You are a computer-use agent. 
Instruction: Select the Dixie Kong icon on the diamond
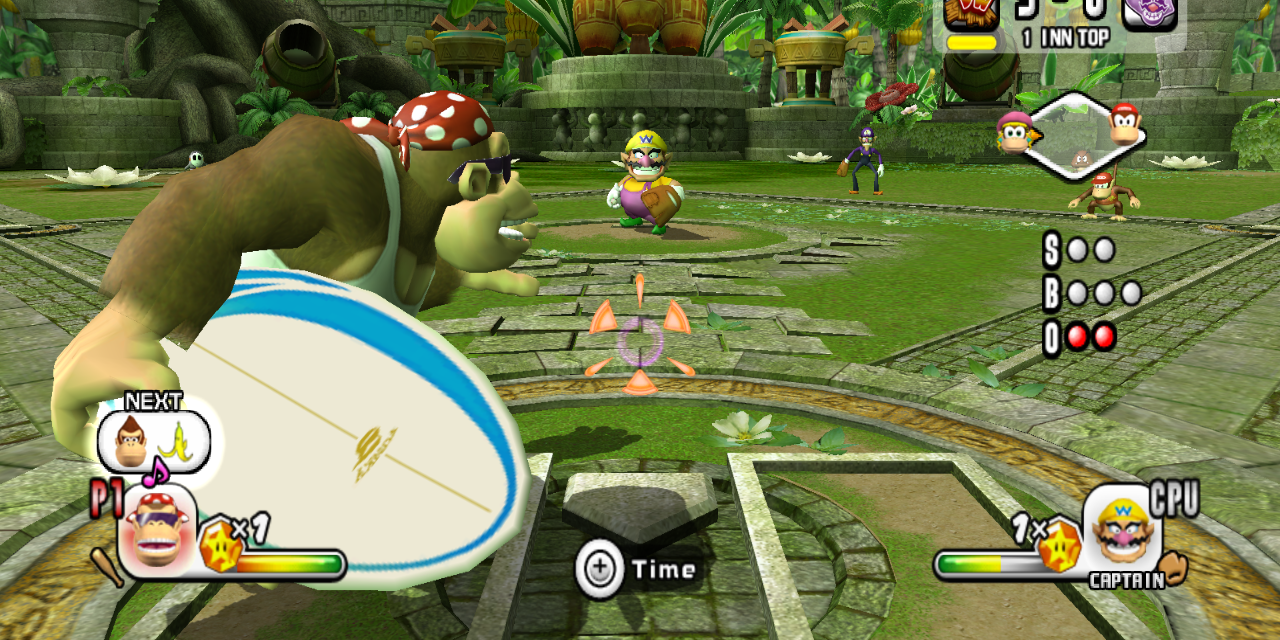1015,132
